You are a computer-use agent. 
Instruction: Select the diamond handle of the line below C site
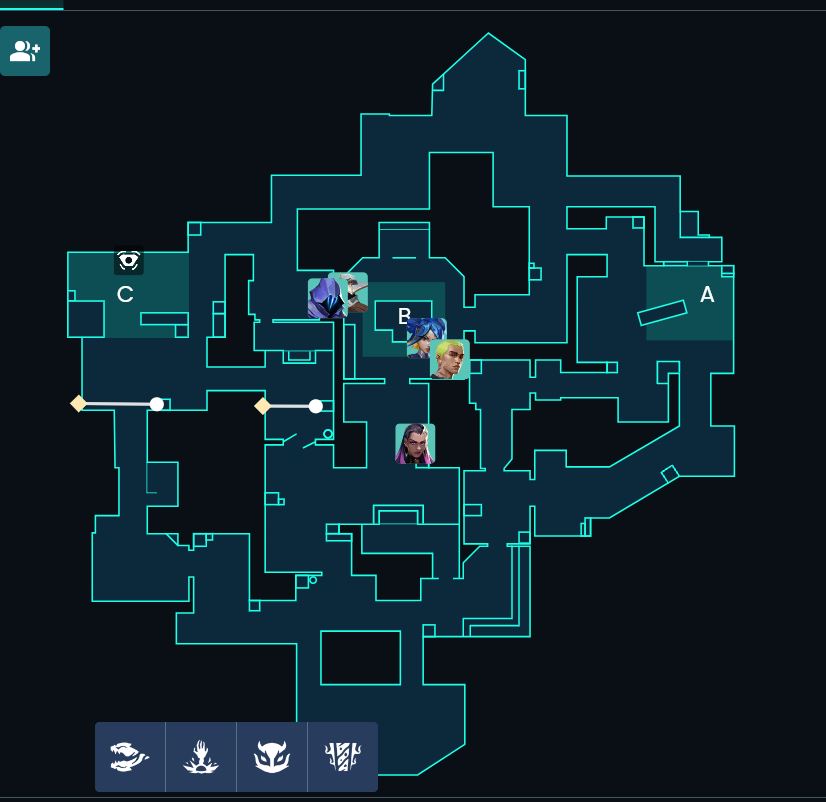79,403
